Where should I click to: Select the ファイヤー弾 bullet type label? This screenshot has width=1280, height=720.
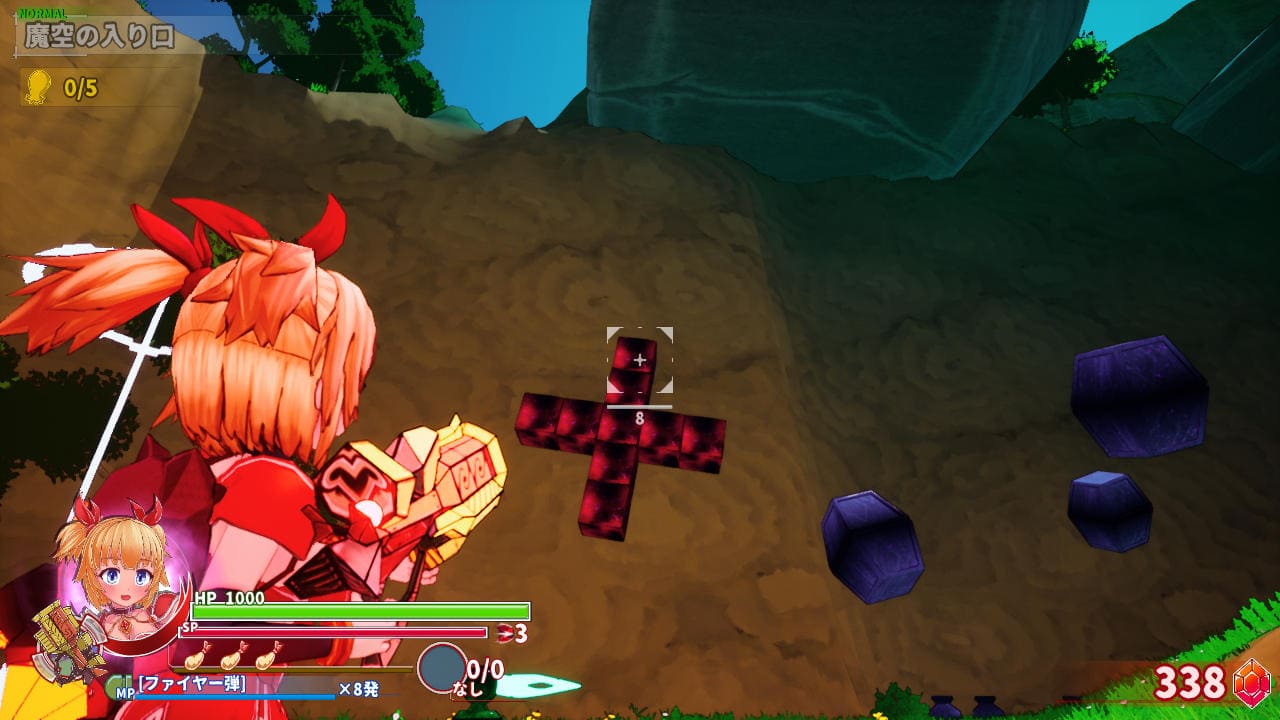(192, 685)
